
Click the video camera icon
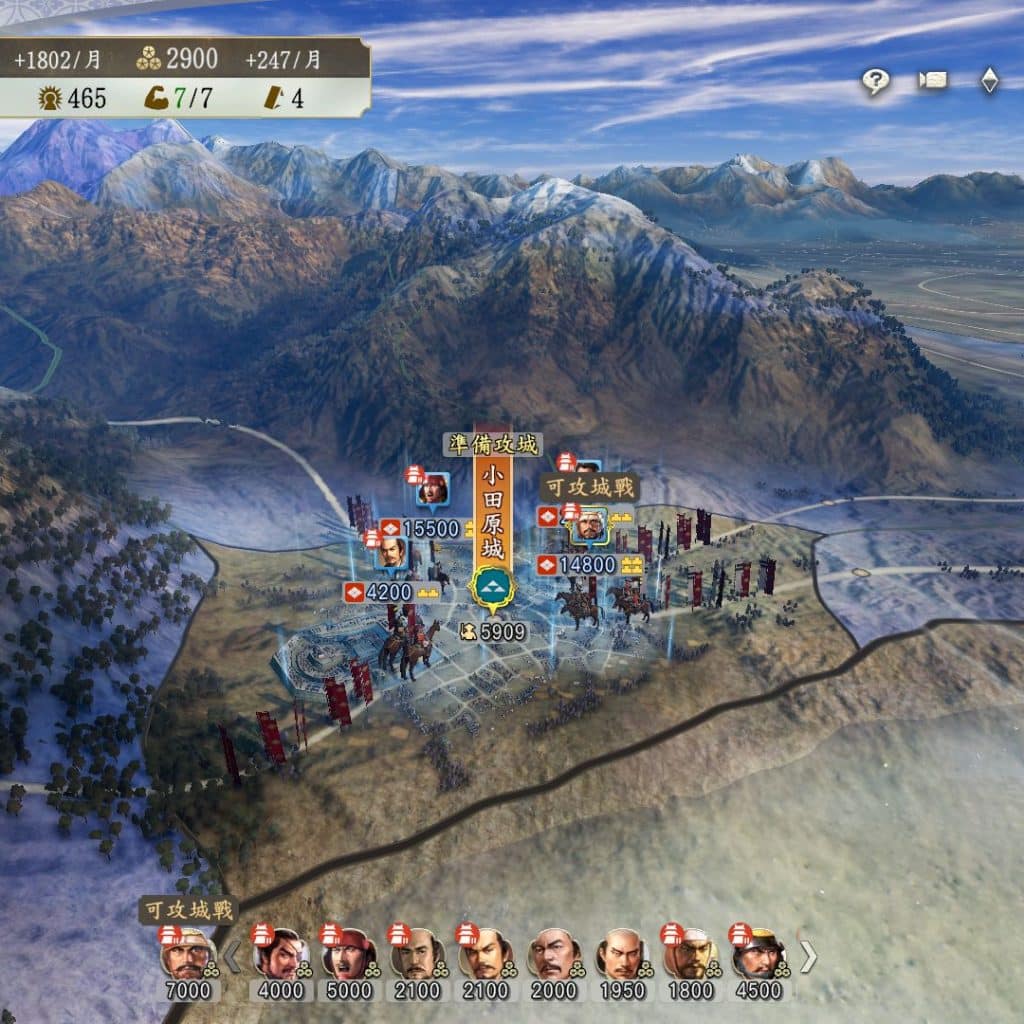pyautogui.click(x=933, y=81)
